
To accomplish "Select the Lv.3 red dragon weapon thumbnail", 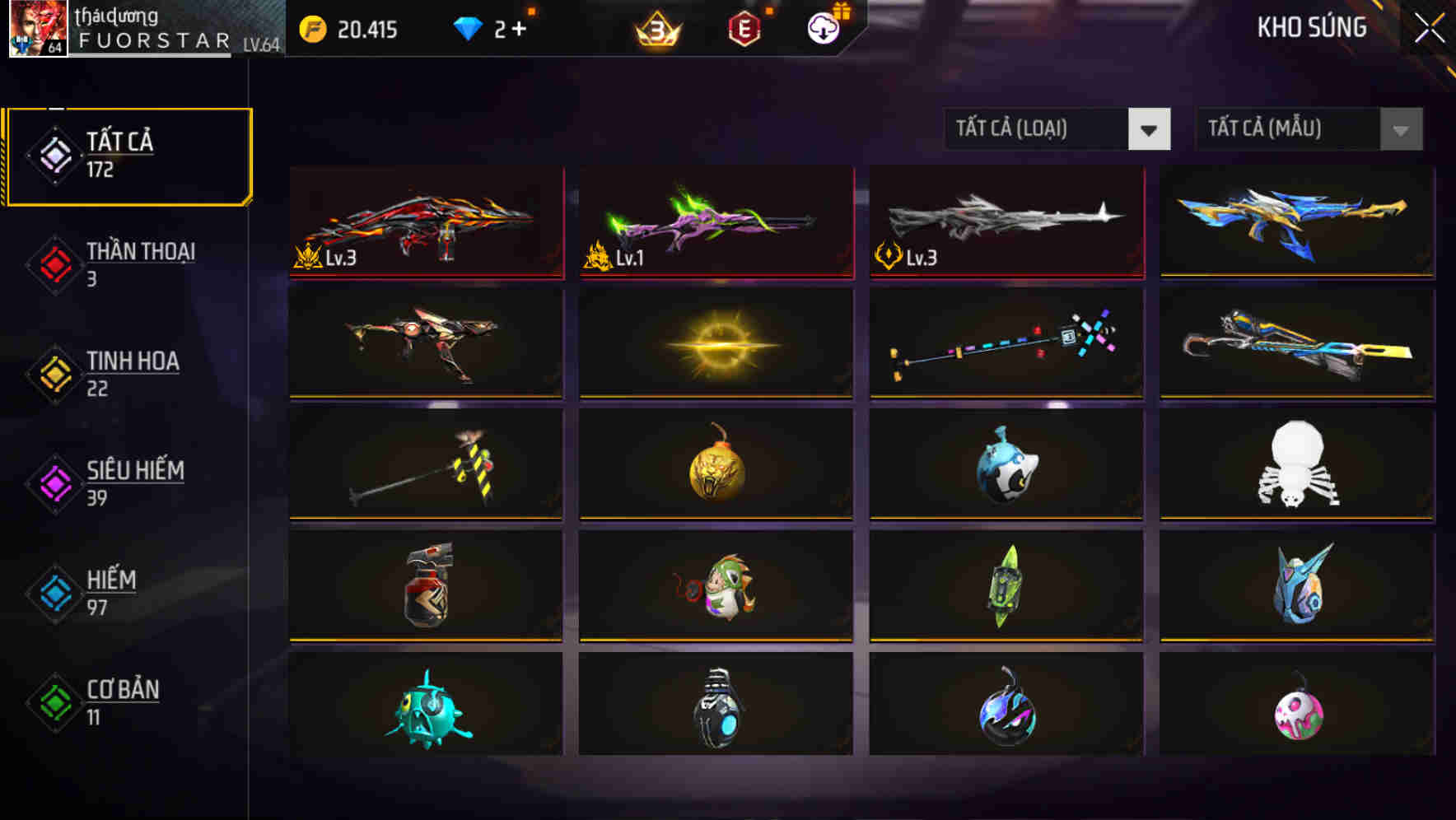I will pyautogui.click(x=426, y=224).
